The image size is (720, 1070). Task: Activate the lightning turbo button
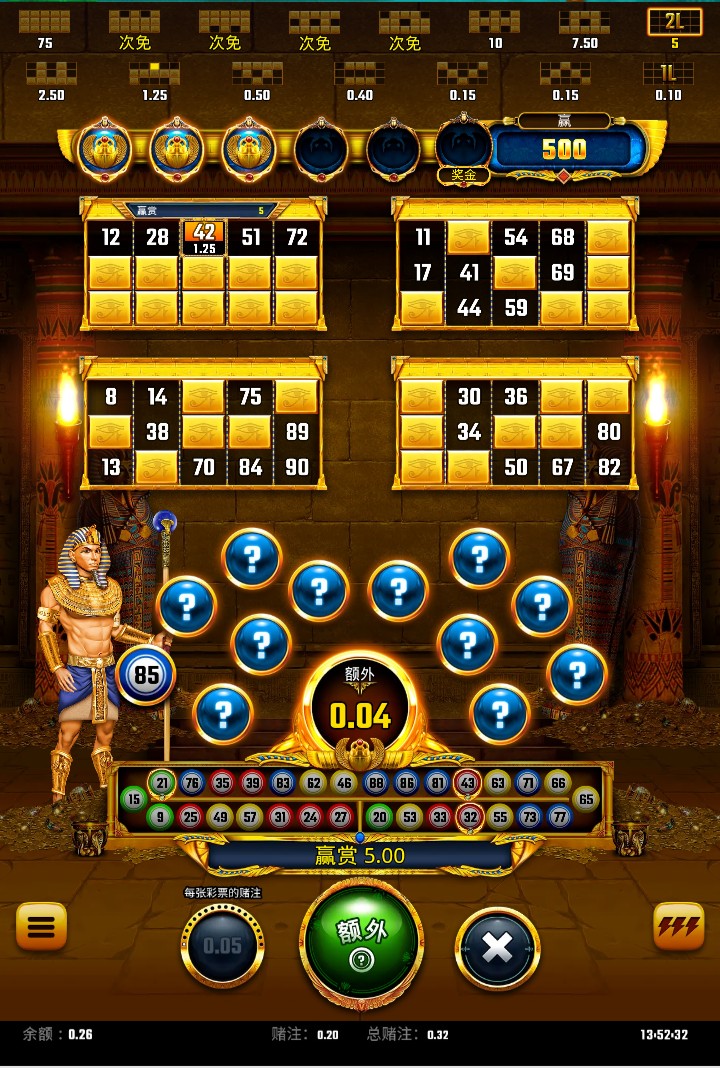pyautogui.click(x=678, y=927)
